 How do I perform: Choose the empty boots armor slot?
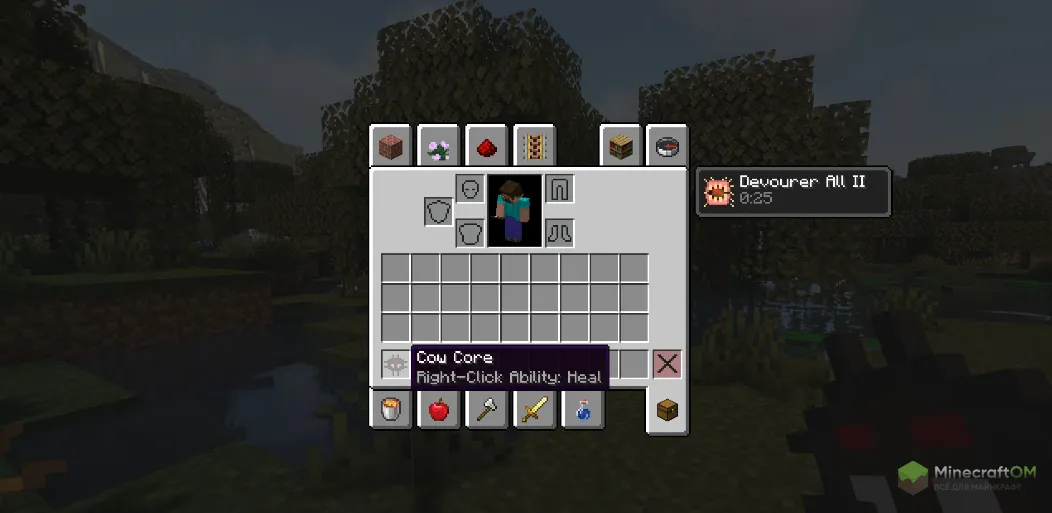click(559, 233)
